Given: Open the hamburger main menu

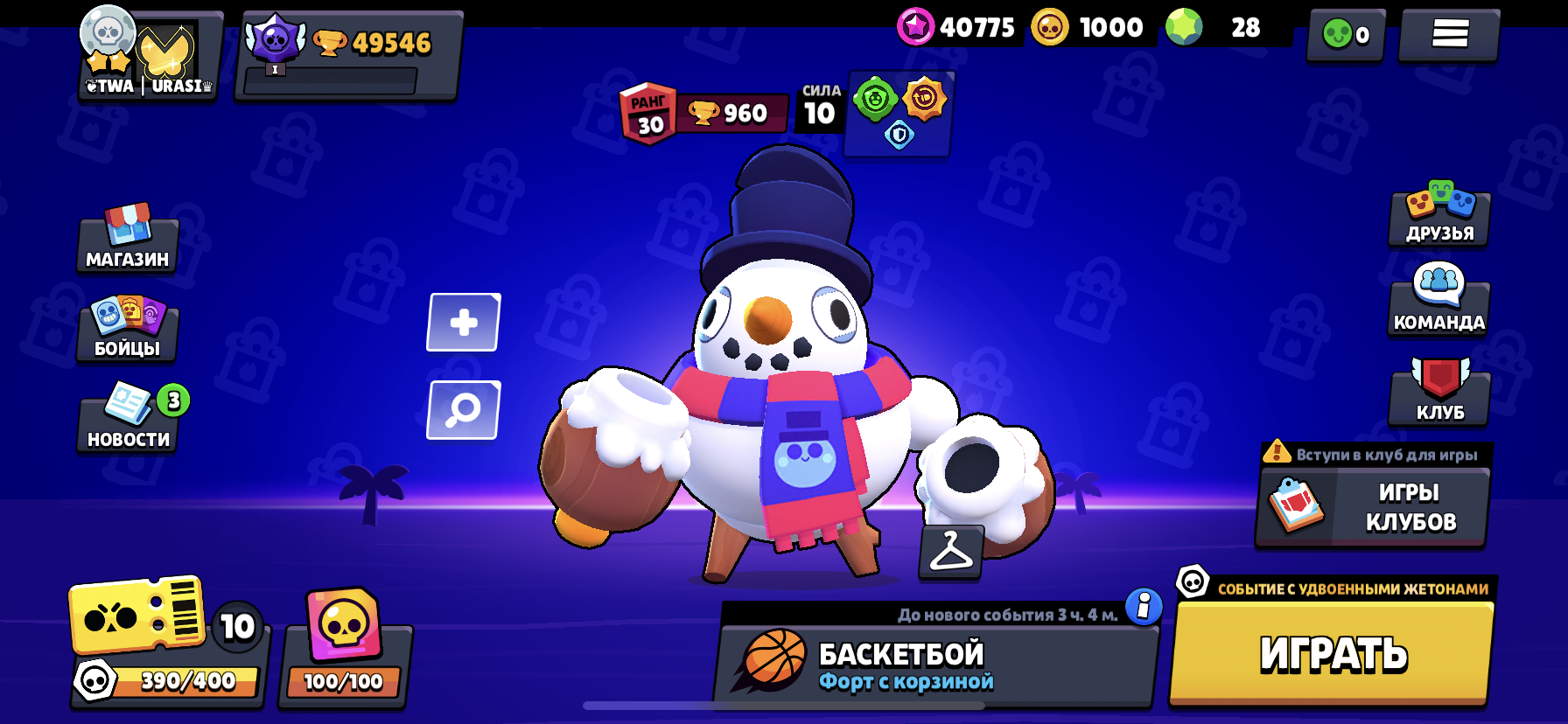Looking at the screenshot, I should [1449, 35].
